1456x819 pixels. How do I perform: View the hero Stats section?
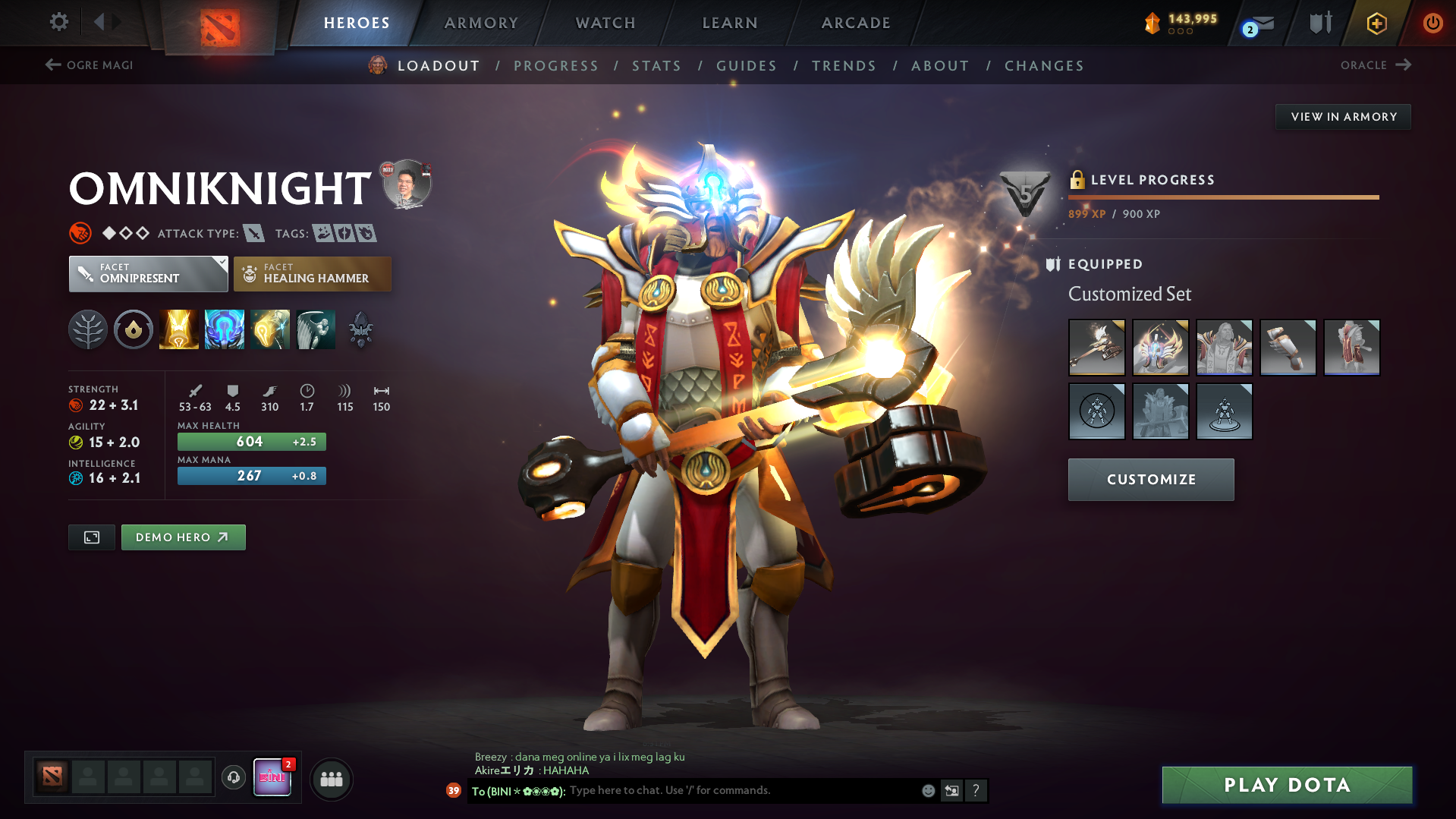pyautogui.click(x=656, y=66)
